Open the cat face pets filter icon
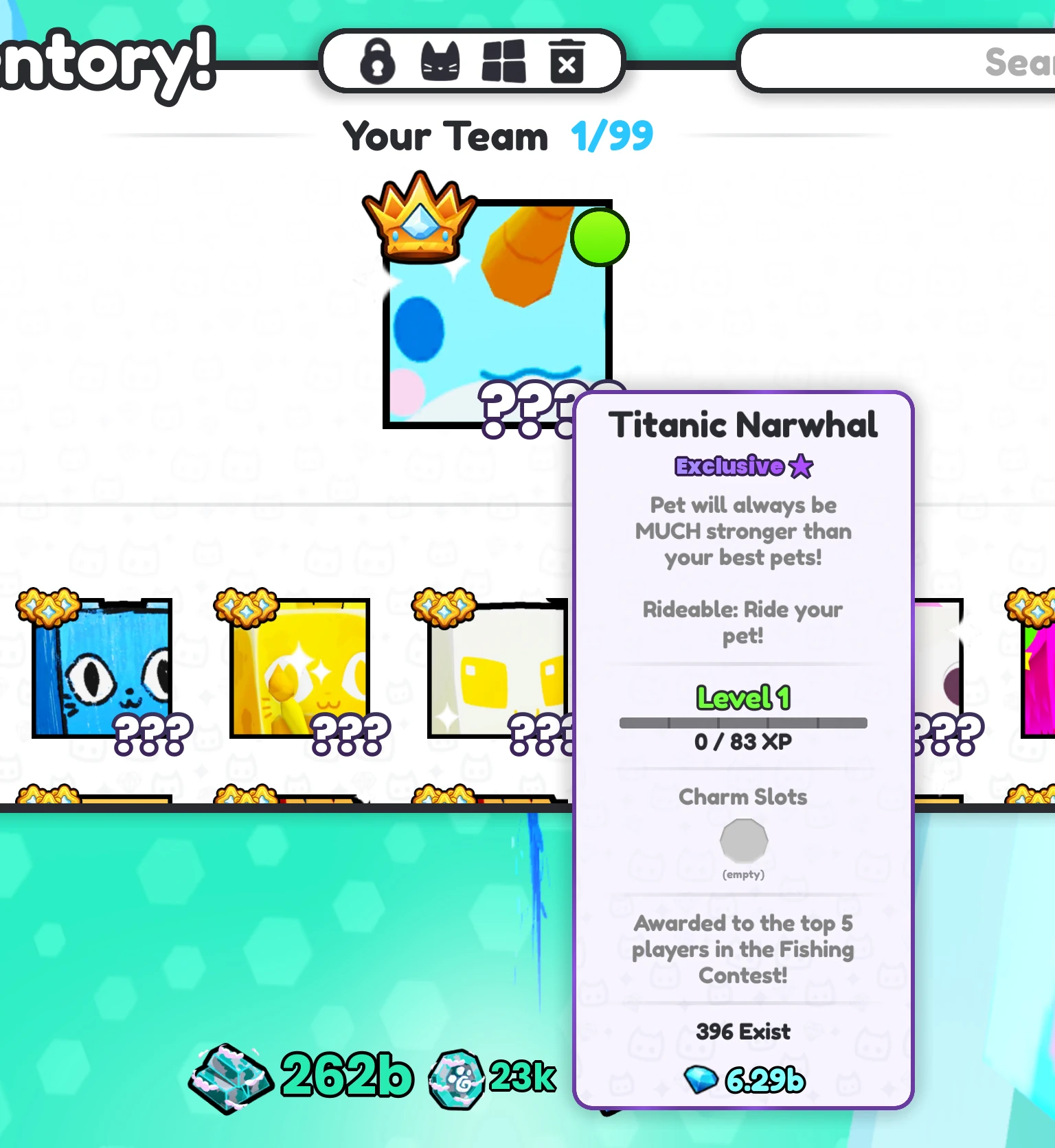The width and height of the screenshot is (1055, 1148). tap(442, 62)
